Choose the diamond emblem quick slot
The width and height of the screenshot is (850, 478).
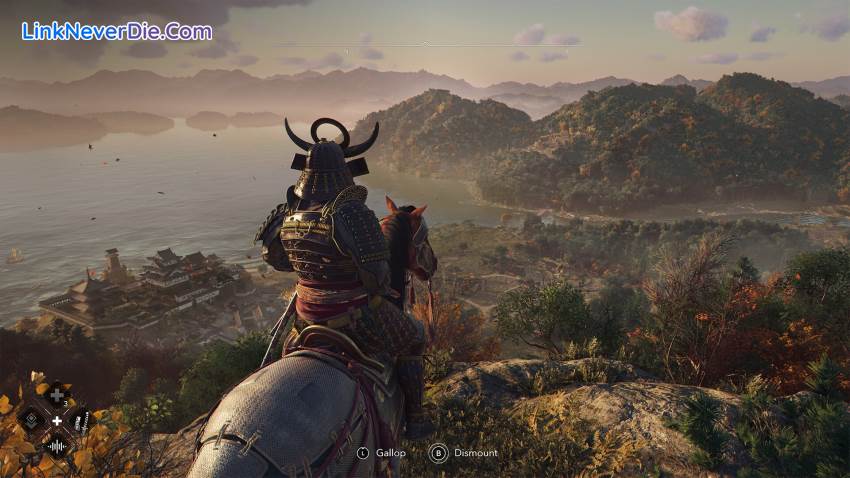pos(33,421)
